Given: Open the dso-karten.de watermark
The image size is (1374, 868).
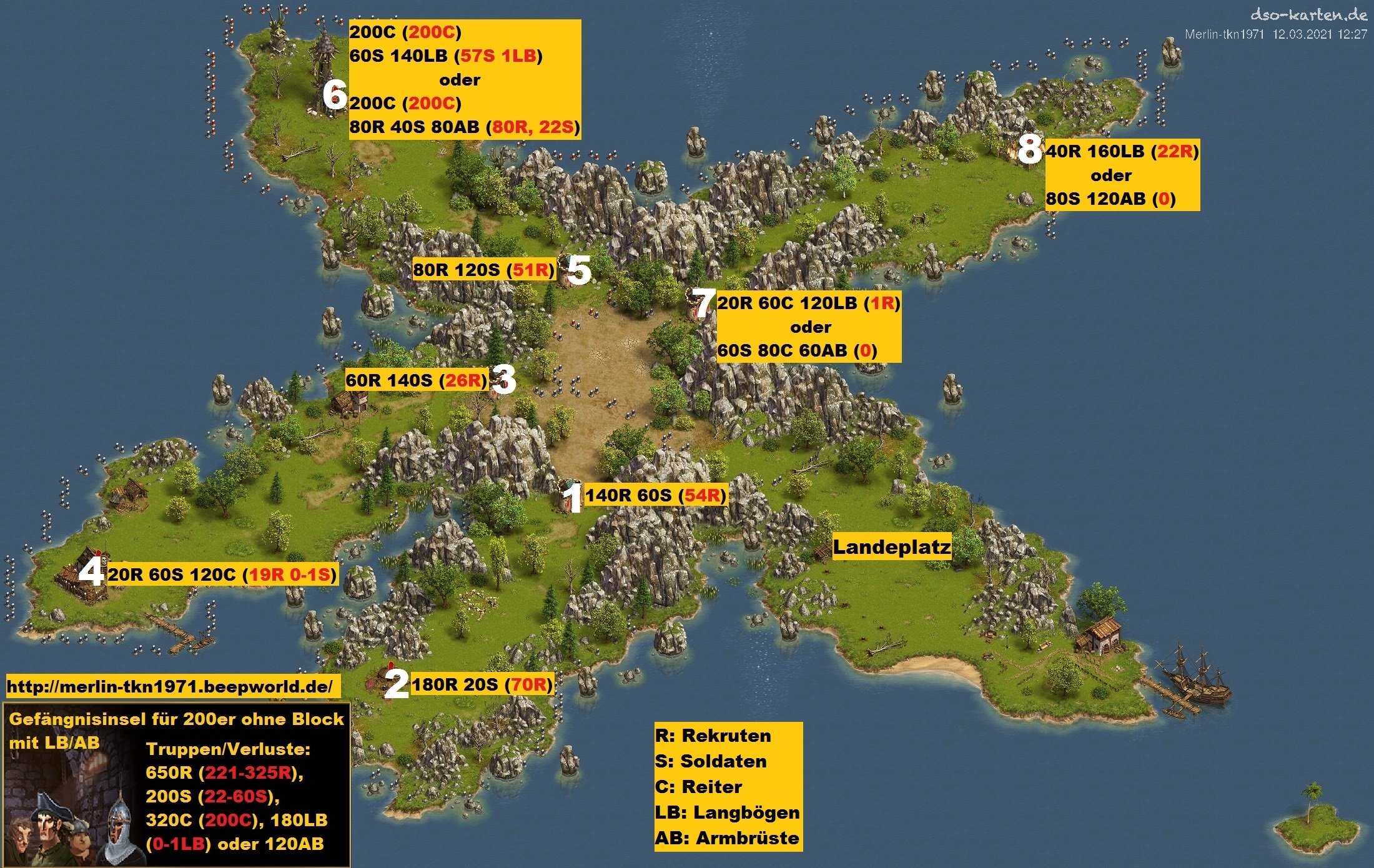Looking at the screenshot, I should tap(1308, 14).
